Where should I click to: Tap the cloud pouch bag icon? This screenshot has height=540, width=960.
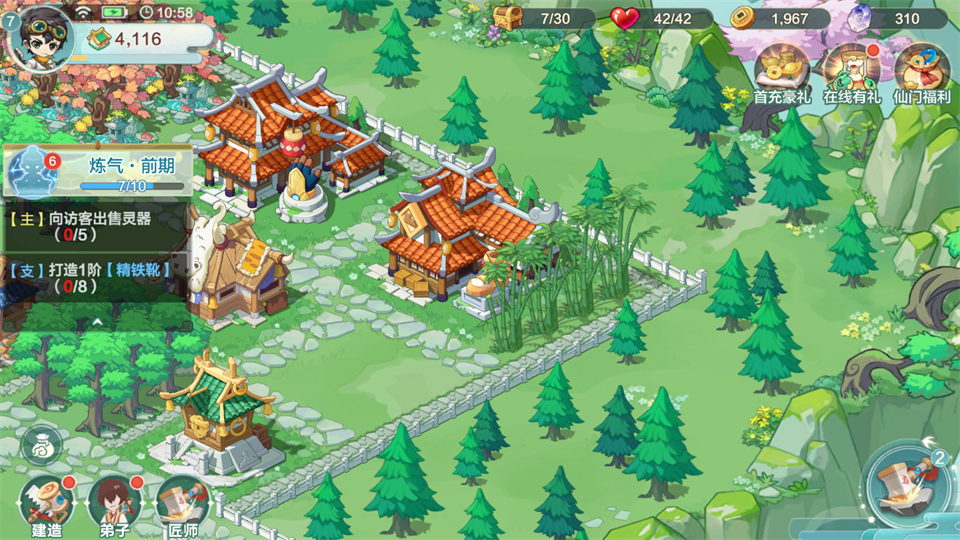42,443
